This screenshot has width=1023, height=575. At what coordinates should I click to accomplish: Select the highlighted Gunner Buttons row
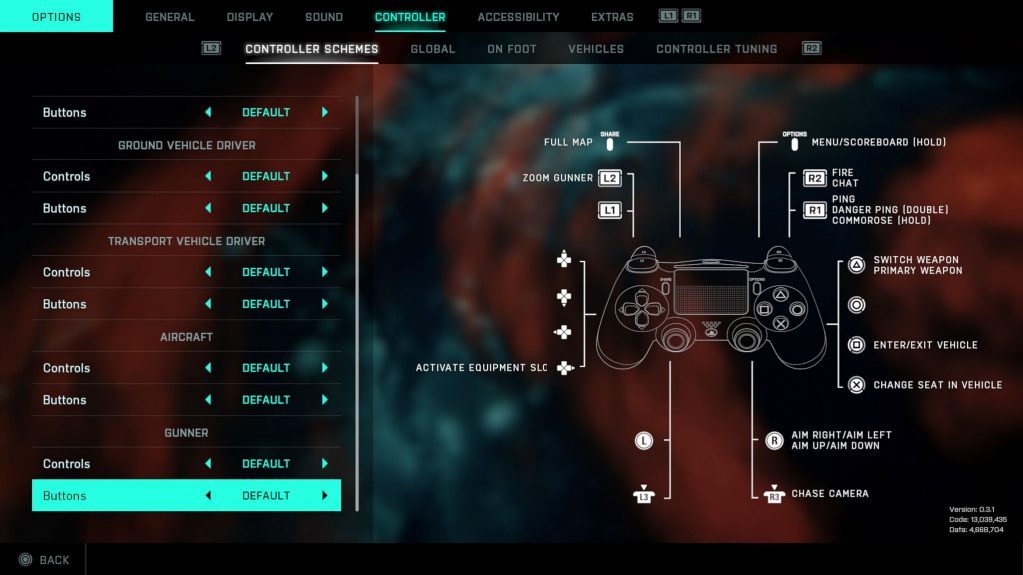[x=186, y=496]
